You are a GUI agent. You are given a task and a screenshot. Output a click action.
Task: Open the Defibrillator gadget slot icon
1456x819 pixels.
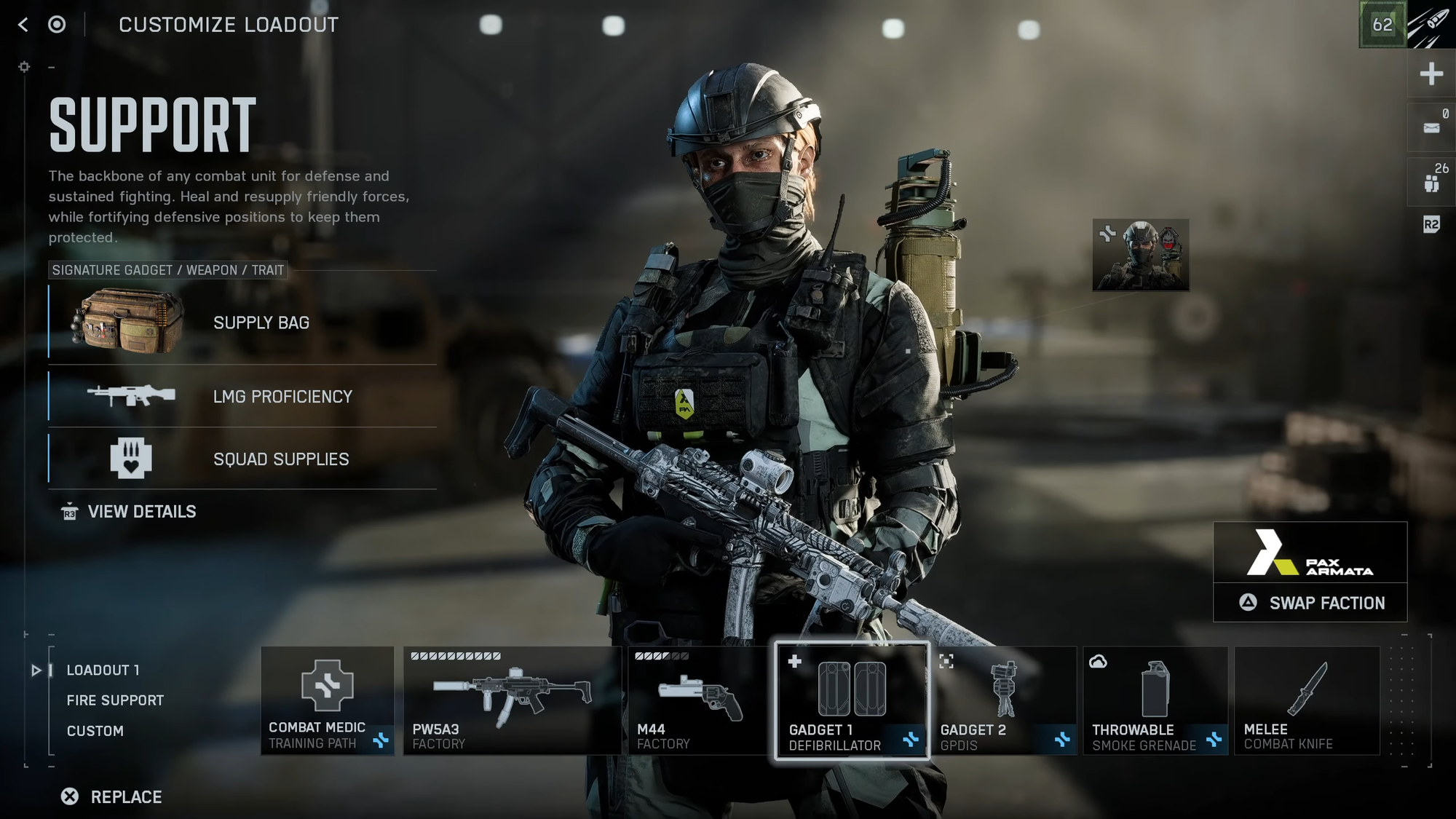click(850, 688)
